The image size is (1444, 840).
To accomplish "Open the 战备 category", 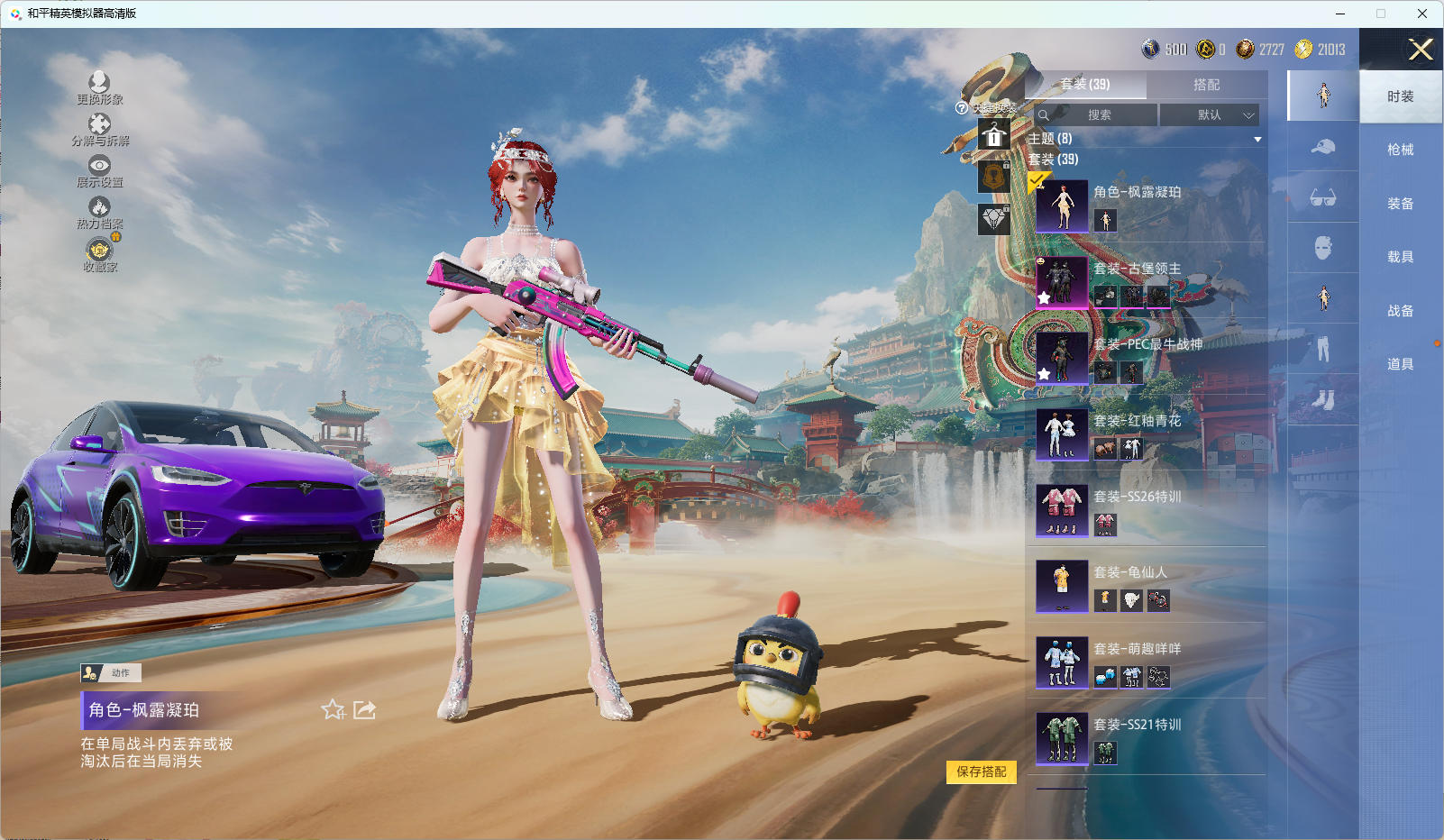I will pos(1400,311).
